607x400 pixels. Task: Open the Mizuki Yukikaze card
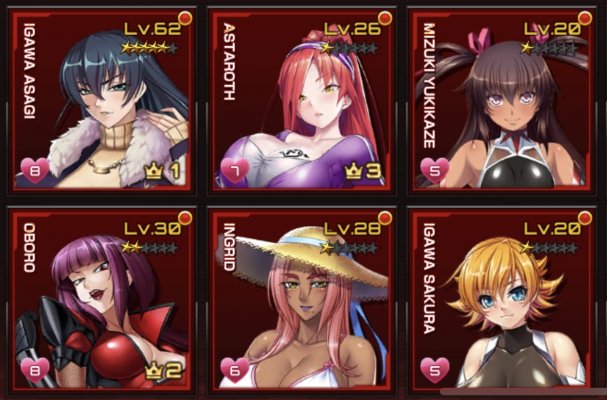pos(505,100)
